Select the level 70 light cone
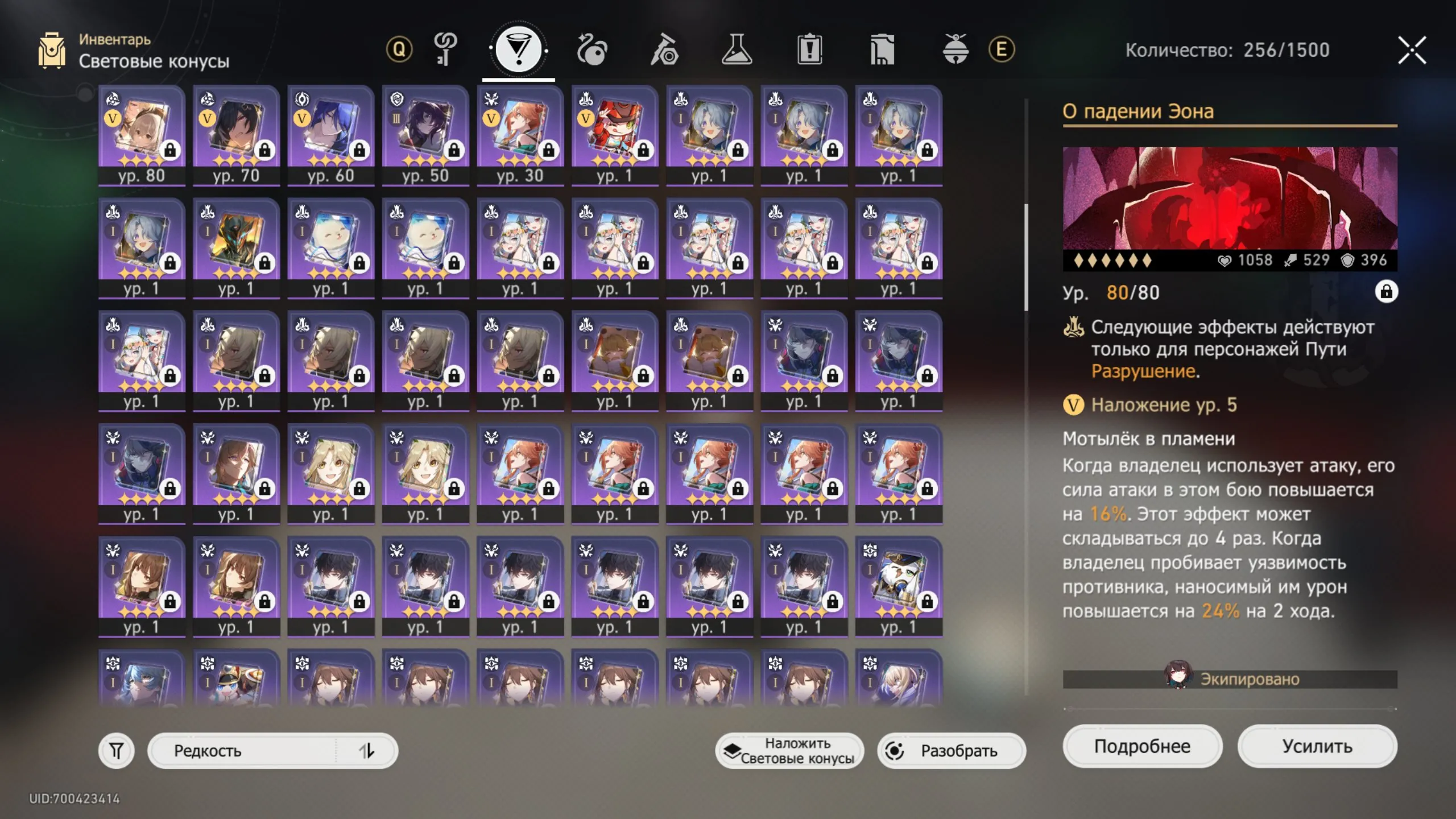Screen dimensions: 1456x819 pyautogui.click(x=236, y=135)
